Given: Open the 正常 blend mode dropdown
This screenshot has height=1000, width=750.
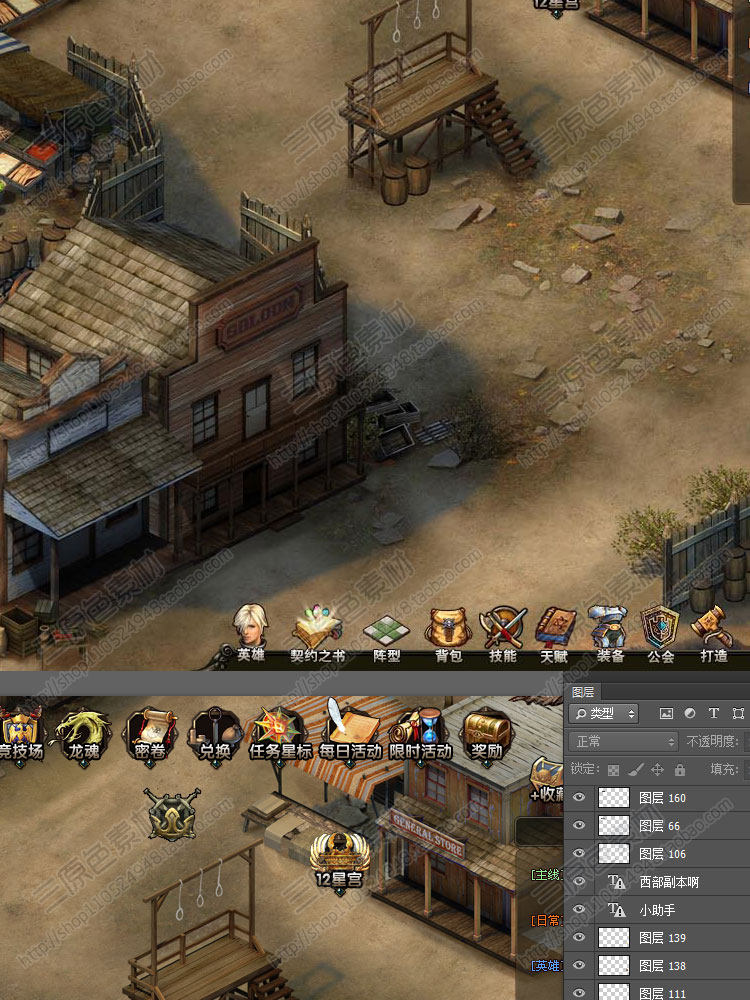Looking at the screenshot, I should 622,741.
